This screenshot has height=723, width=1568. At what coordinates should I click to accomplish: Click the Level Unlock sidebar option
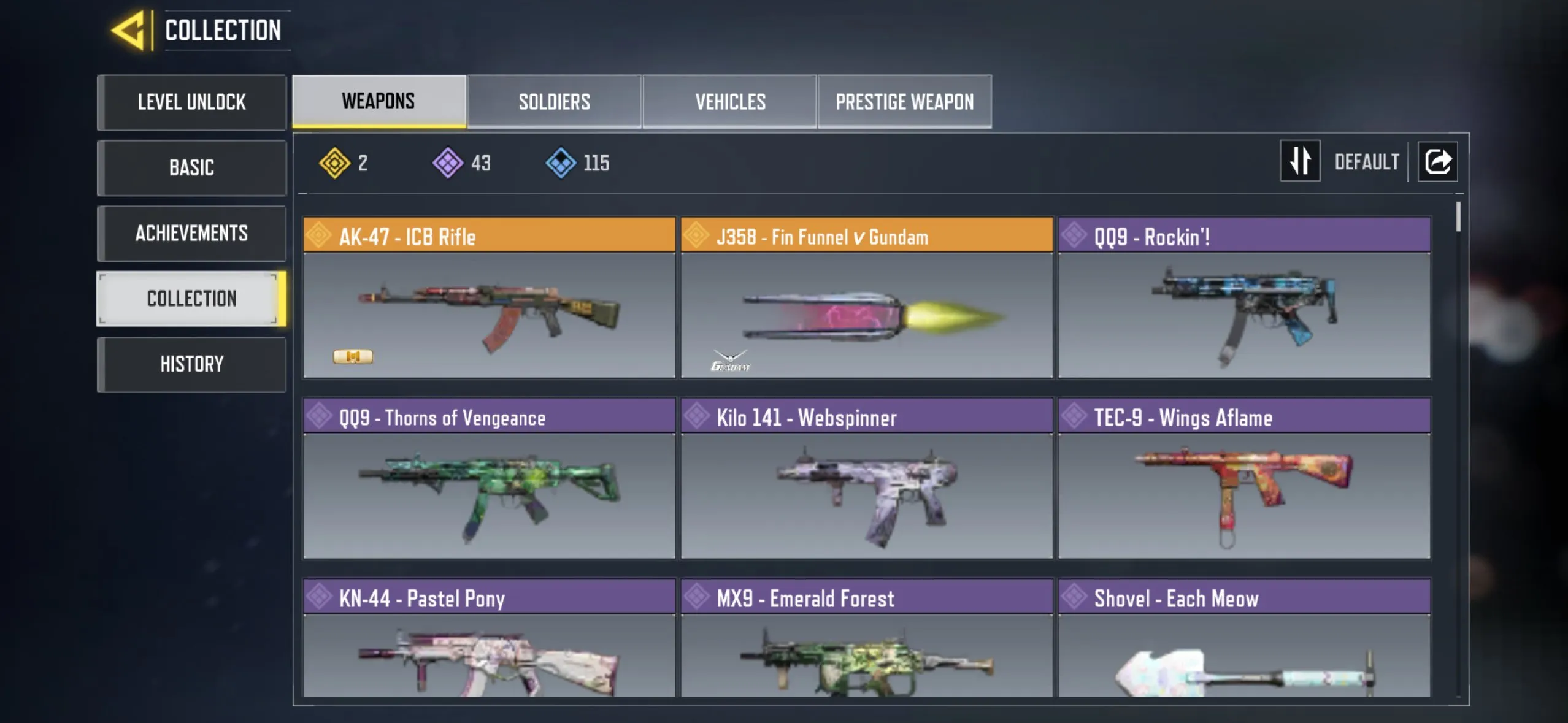(x=192, y=102)
